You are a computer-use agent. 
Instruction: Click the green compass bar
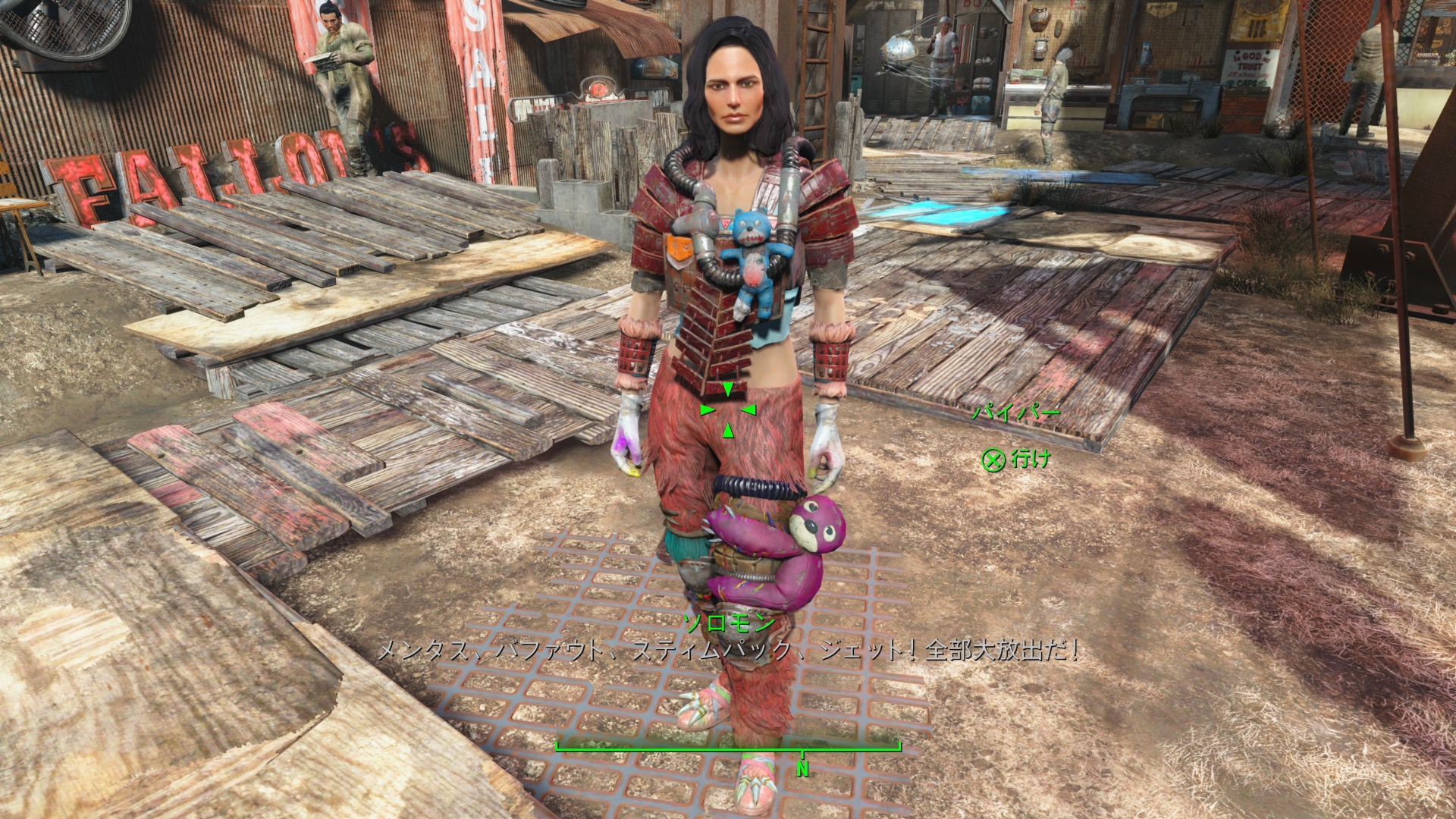(x=727, y=751)
